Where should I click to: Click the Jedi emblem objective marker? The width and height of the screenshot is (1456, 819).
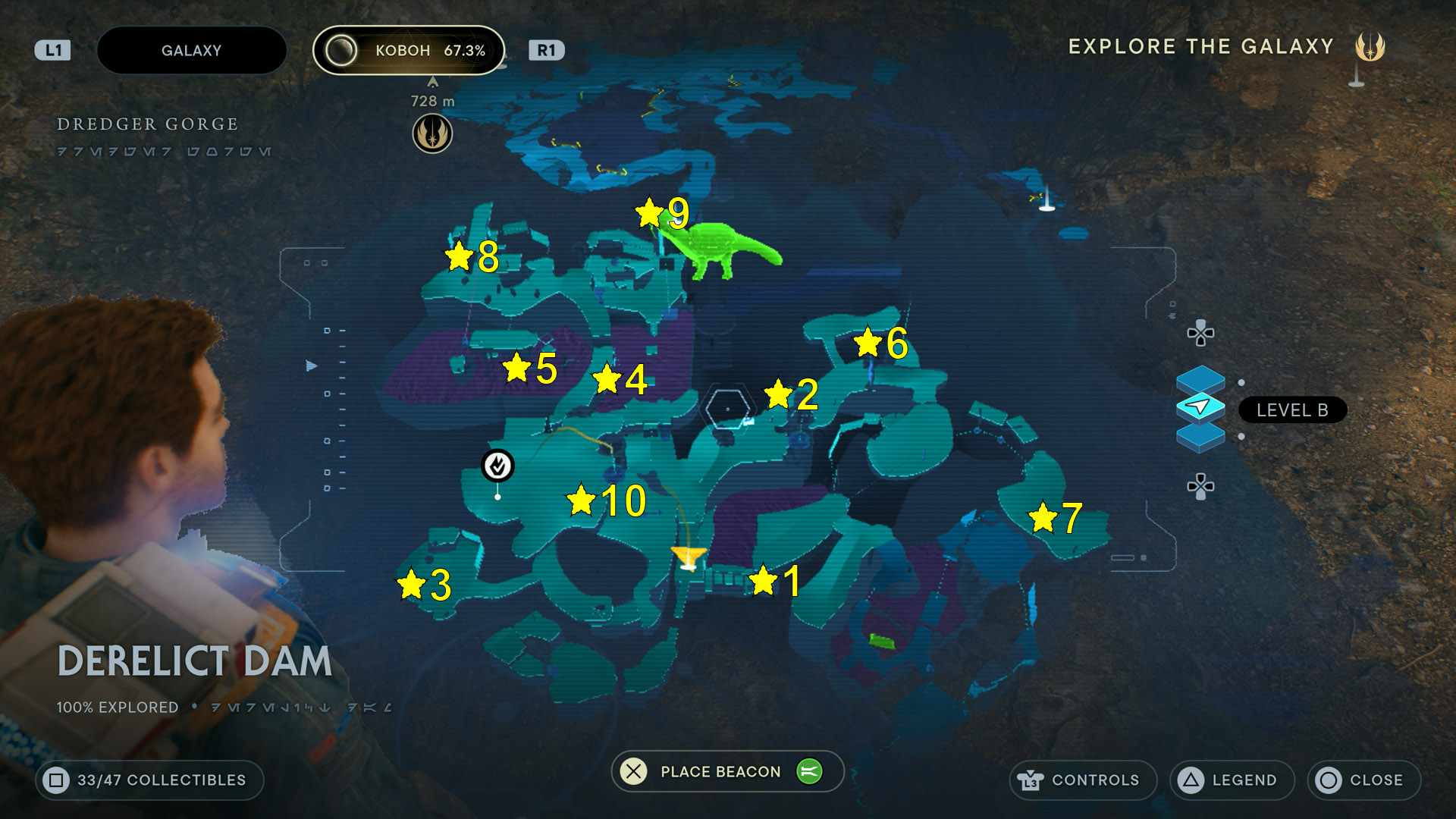(432, 134)
